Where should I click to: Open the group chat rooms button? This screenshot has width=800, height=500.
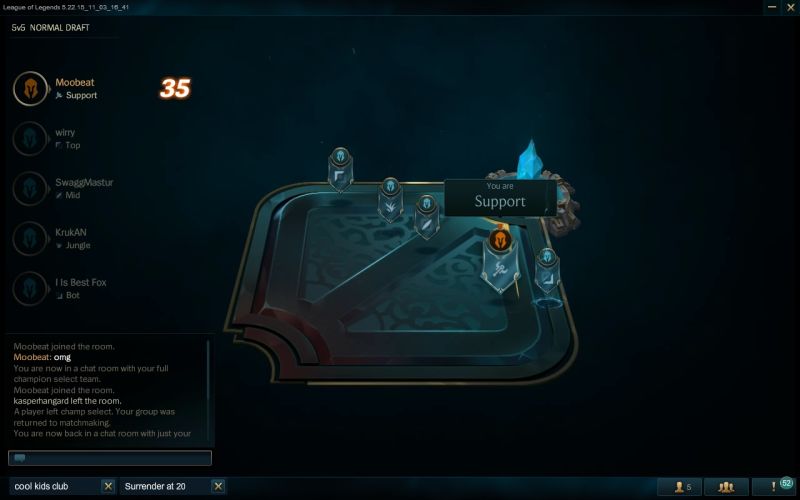(x=726, y=487)
